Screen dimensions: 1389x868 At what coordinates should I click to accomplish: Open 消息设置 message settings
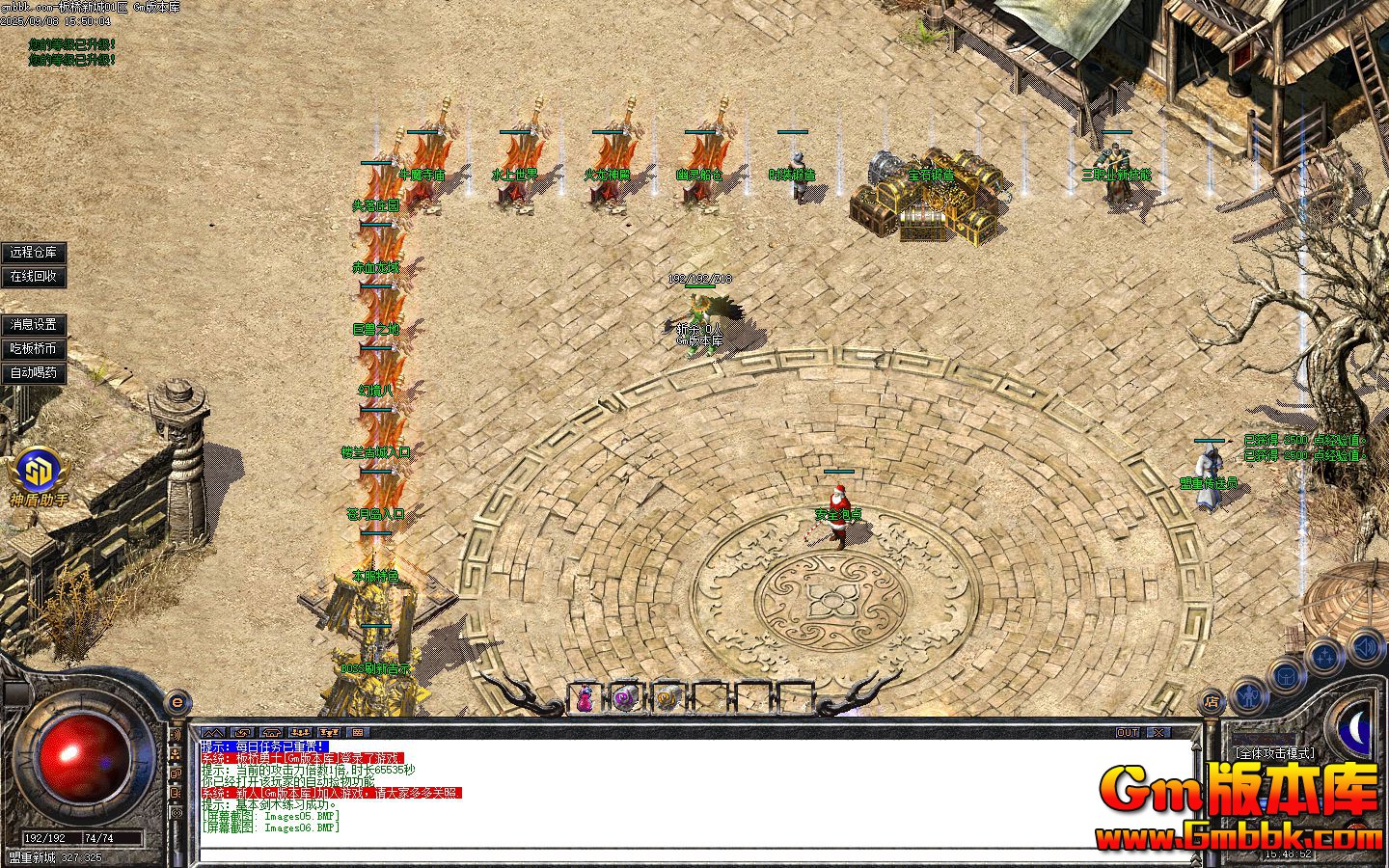(32, 325)
